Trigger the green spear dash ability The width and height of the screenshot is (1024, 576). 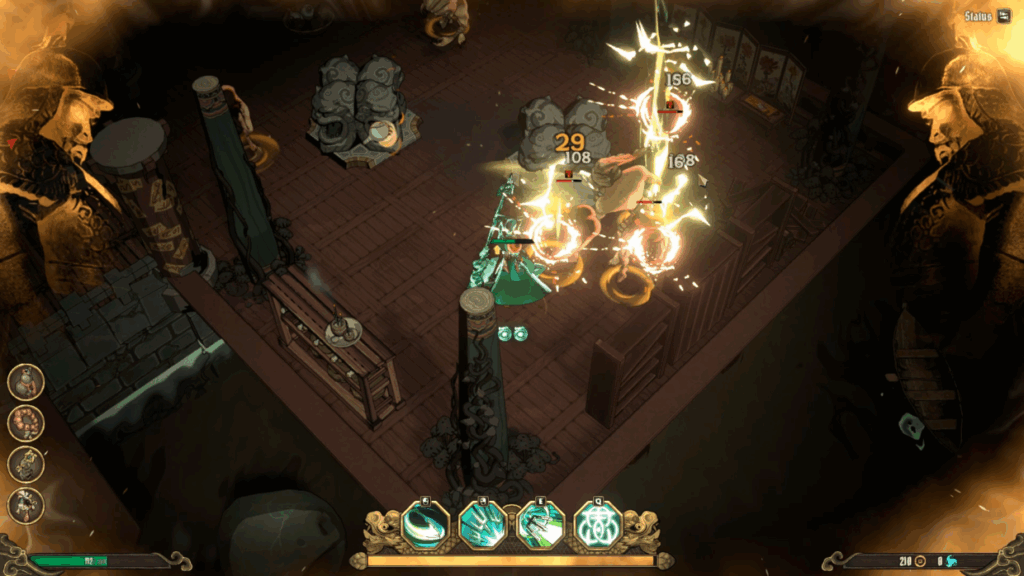(x=541, y=525)
